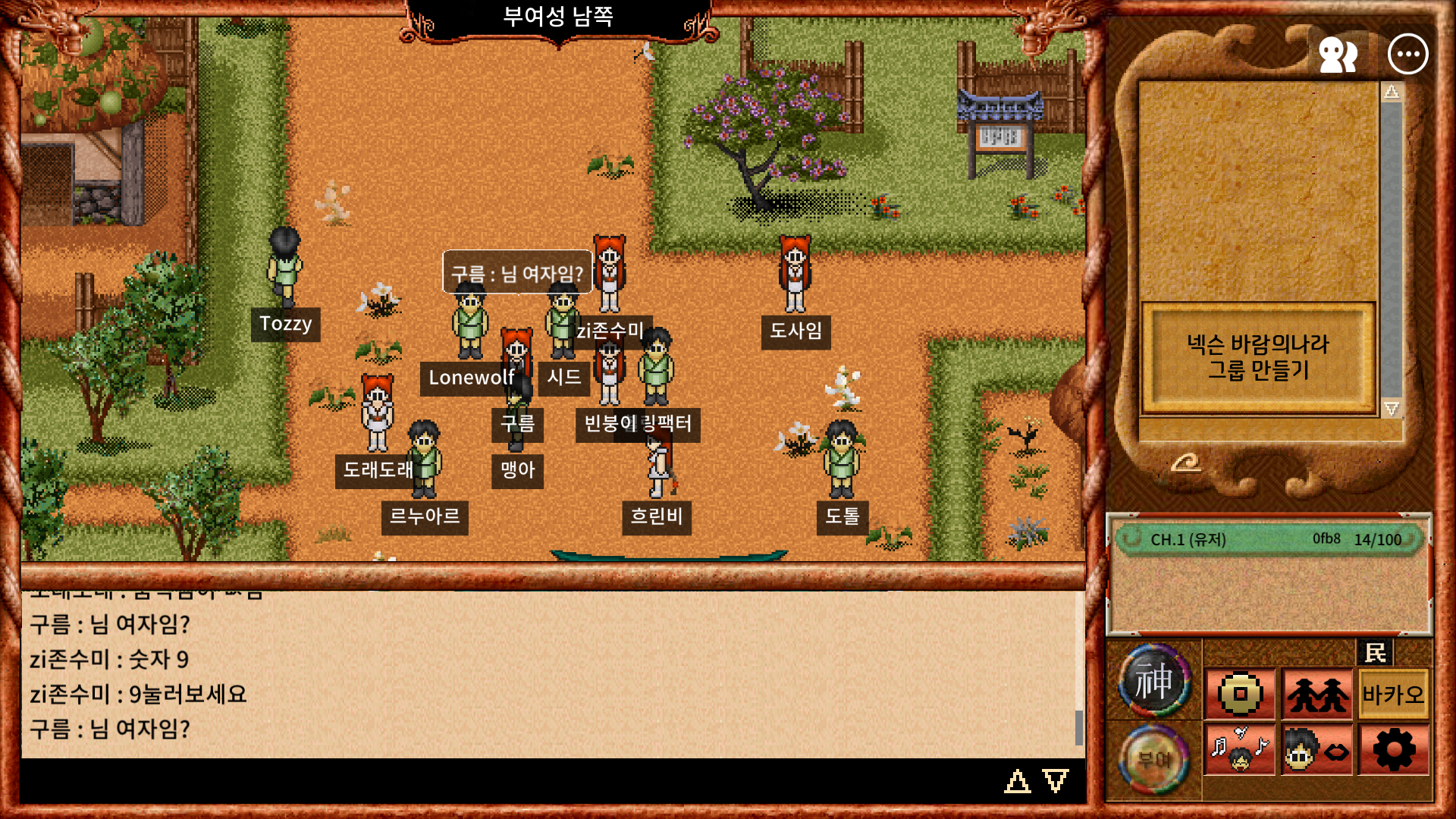This screenshot has width=1456, height=819.
Task: Click the chat log up arrow
Action: point(1017,780)
